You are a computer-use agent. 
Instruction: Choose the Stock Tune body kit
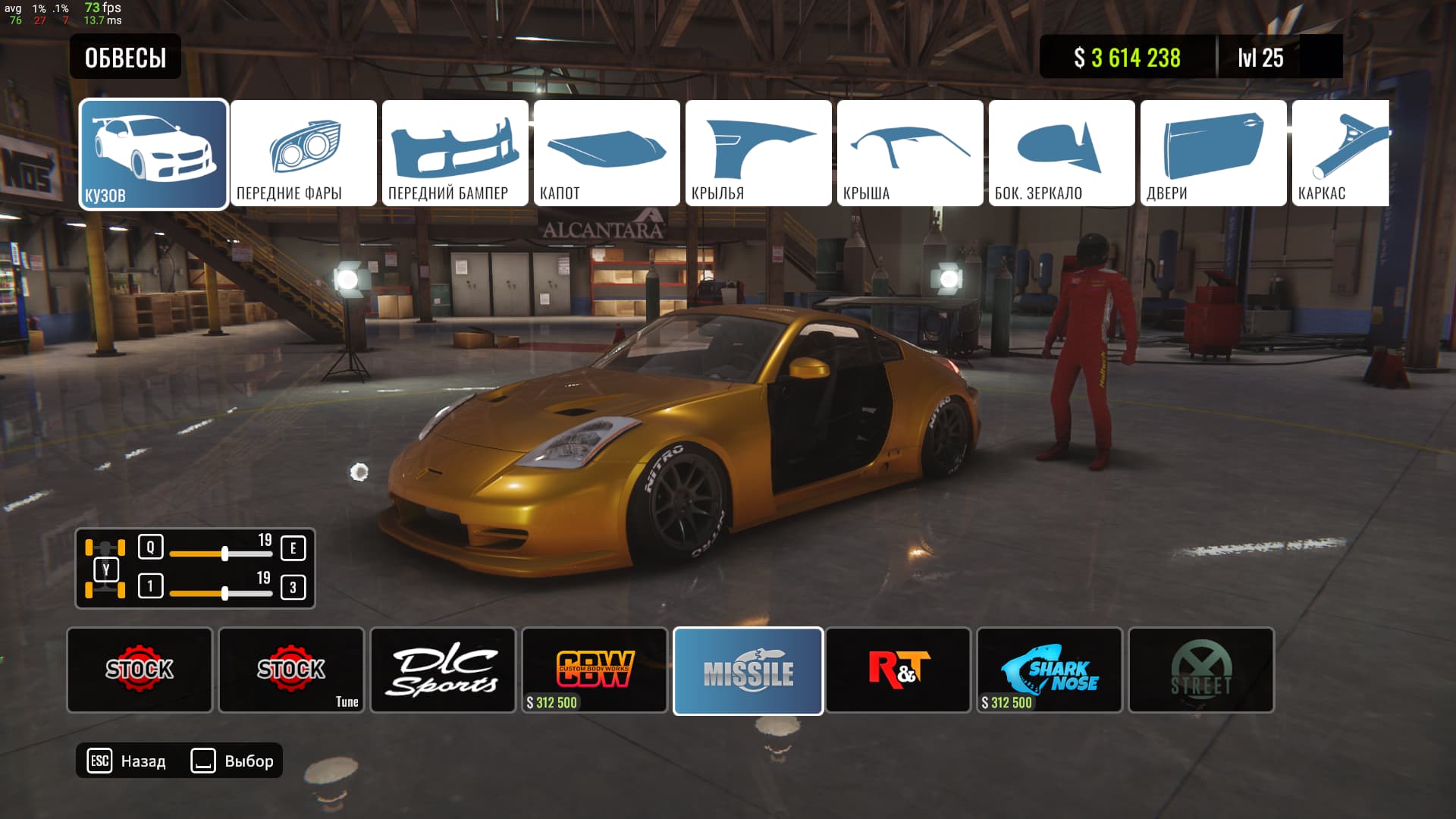[x=291, y=670]
